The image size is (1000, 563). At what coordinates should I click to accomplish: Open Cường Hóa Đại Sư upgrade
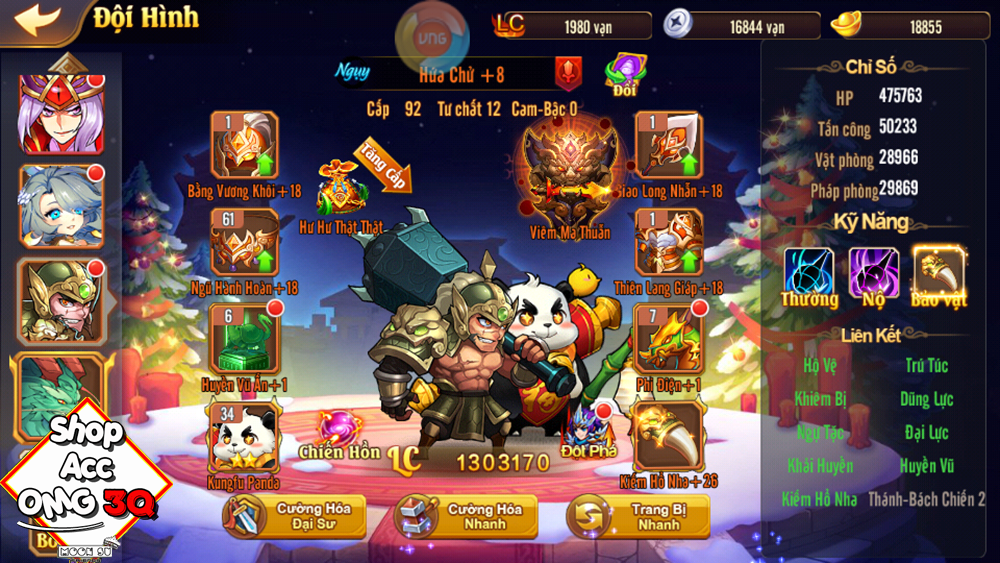(294, 517)
